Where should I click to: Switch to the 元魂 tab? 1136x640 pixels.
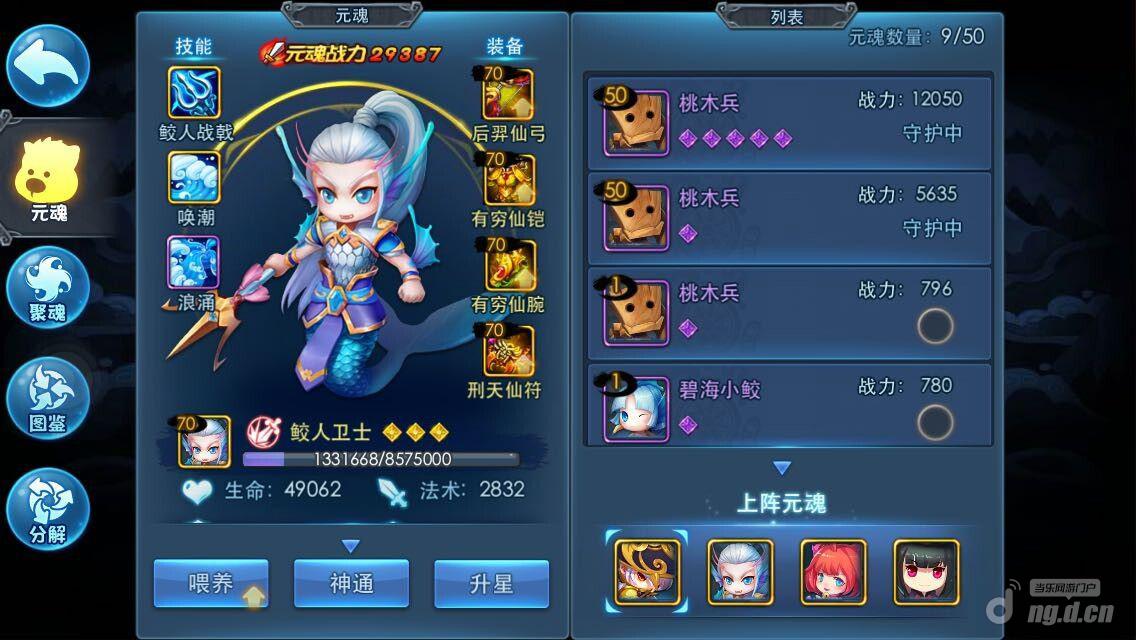(x=48, y=182)
